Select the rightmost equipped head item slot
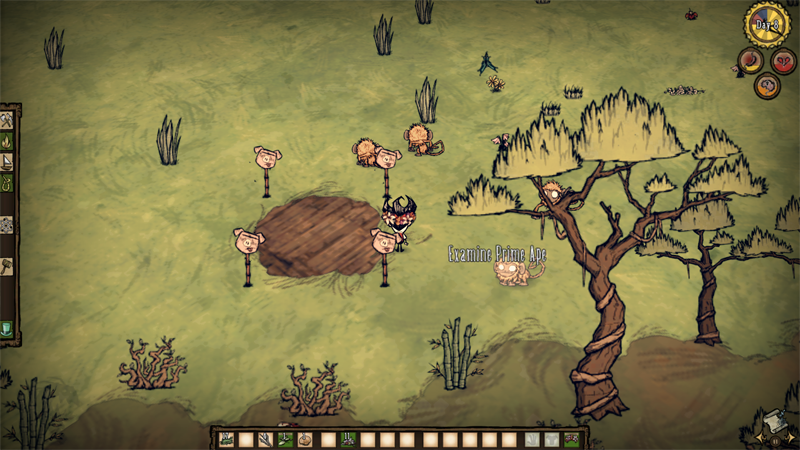Viewport: 800px width, 450px height. pos(571,439)
